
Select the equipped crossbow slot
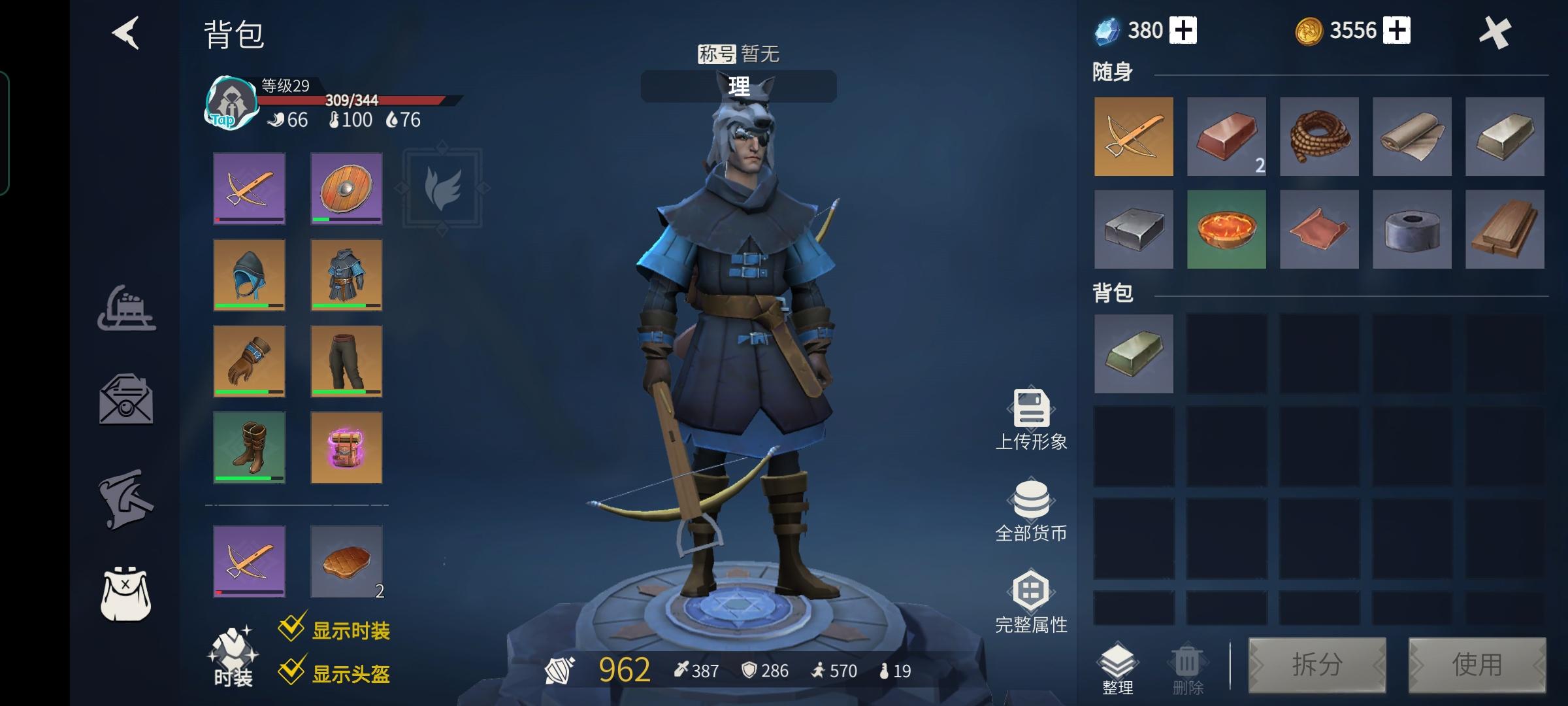coord(250,190)
